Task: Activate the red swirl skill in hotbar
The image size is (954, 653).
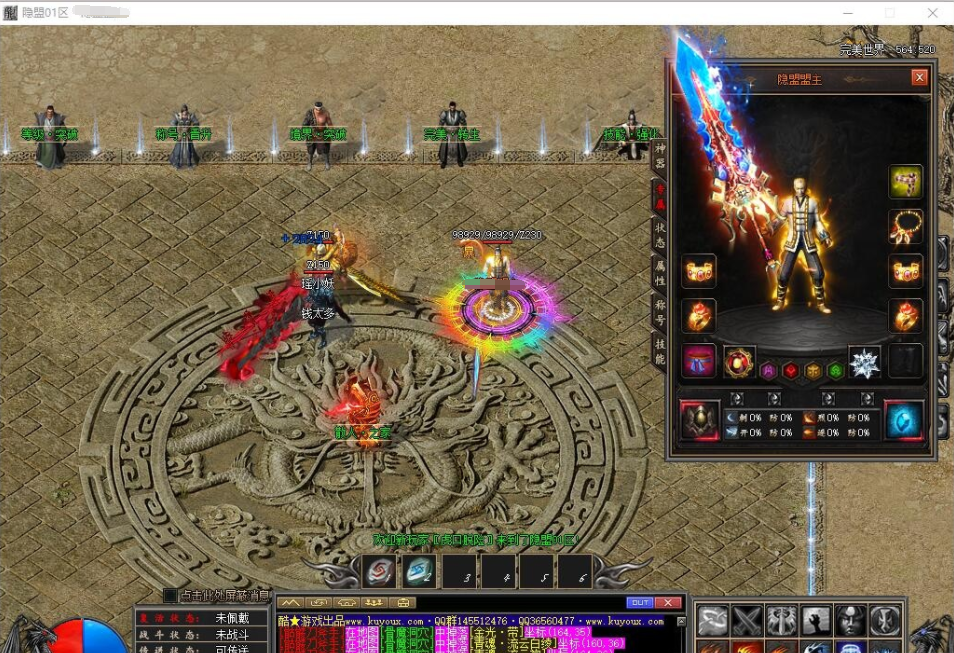Action: (379, 572)
